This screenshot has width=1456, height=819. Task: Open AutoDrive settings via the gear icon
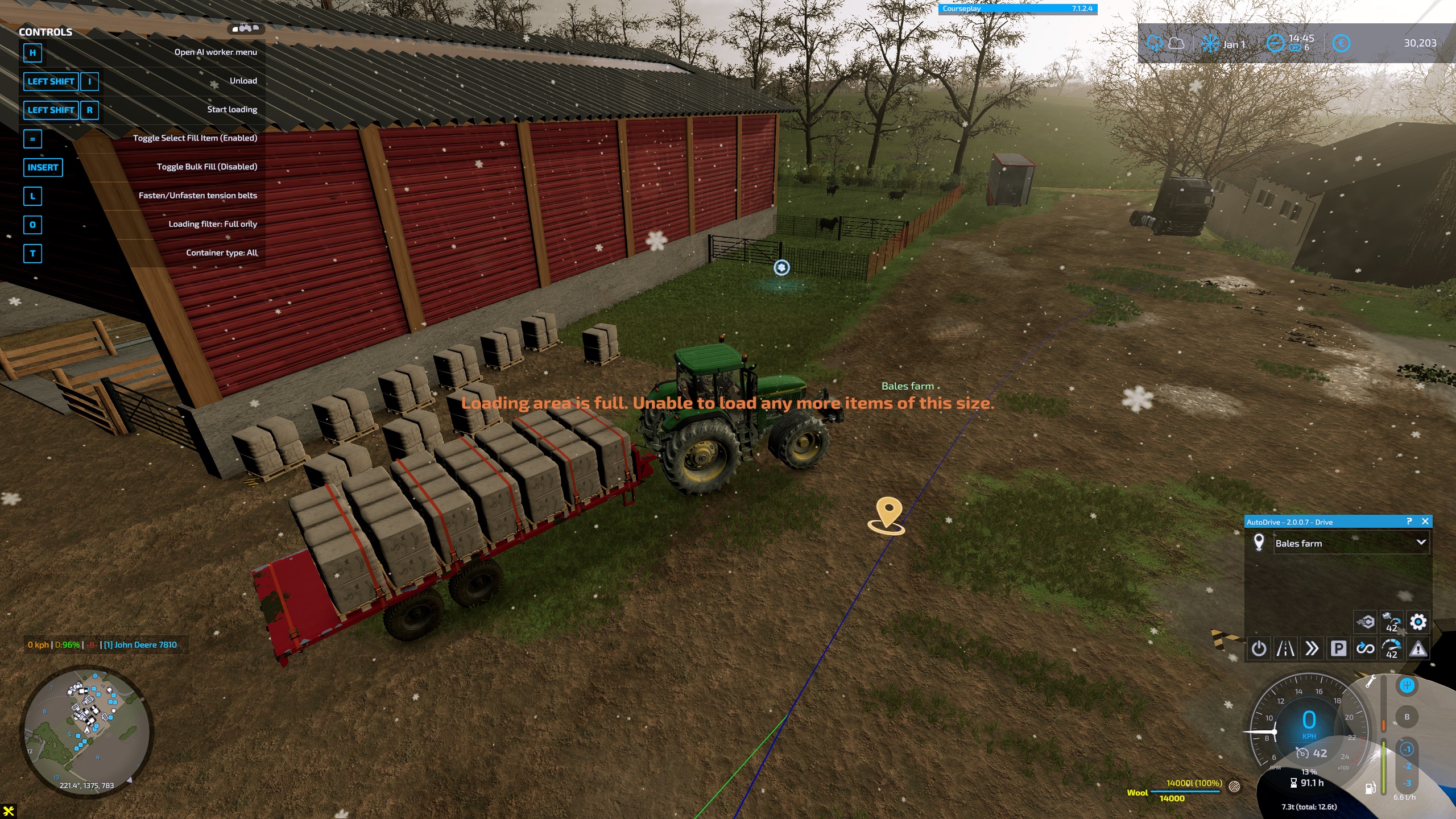click(x=1419, y=622)
